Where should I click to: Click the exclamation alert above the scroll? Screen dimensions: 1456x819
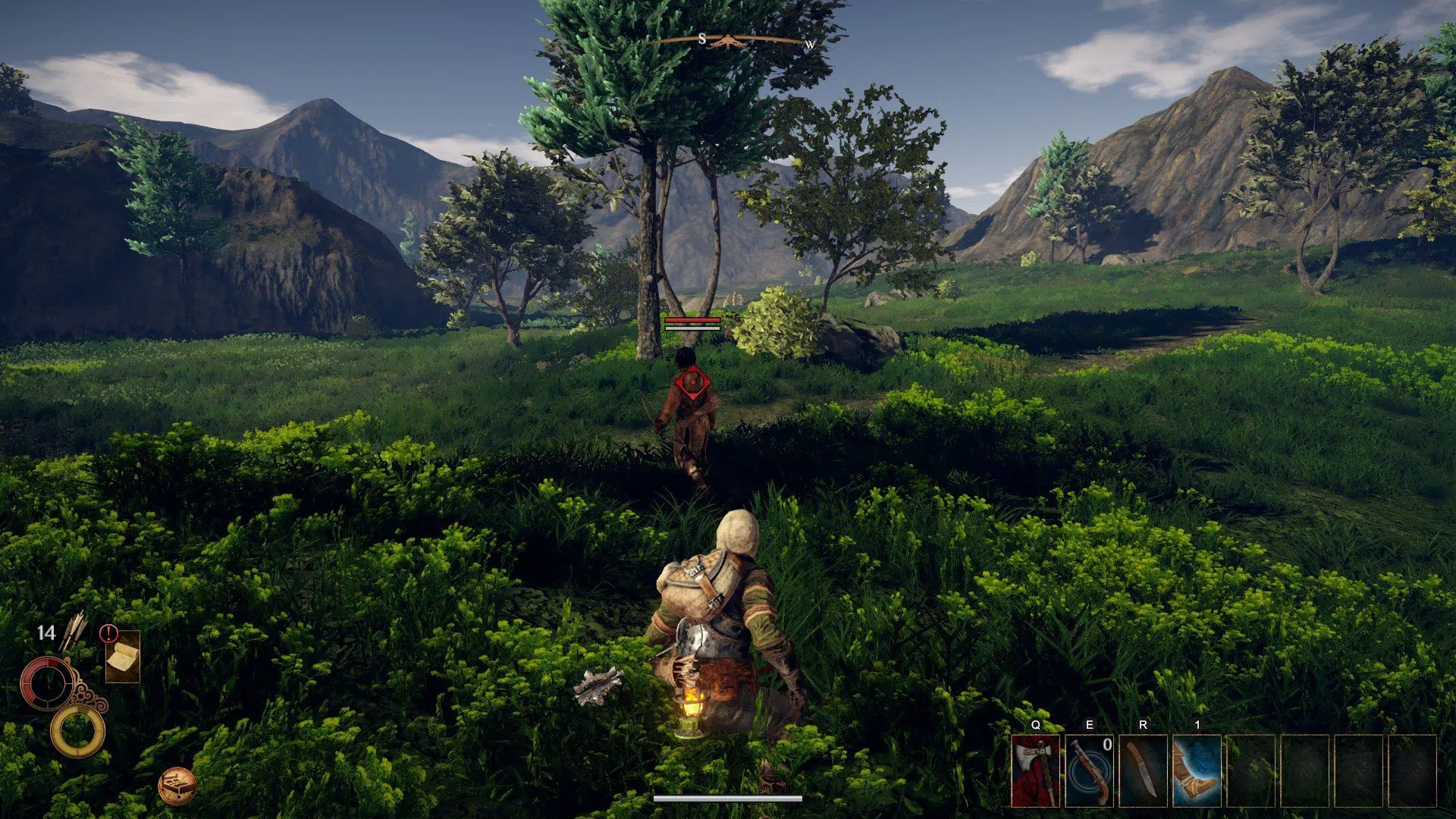[x=108, y=633]
